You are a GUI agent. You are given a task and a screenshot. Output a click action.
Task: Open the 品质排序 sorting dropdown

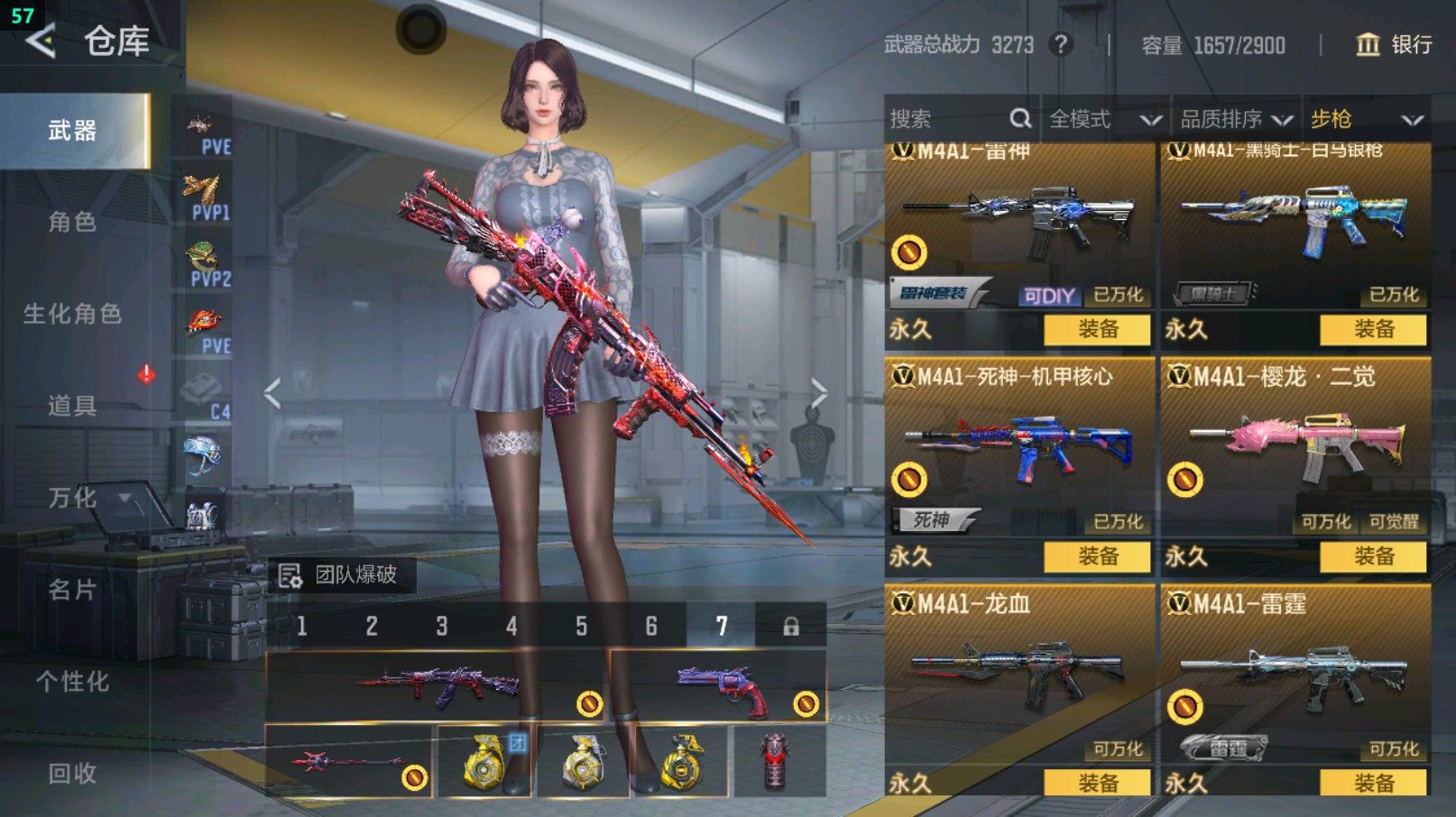tap(1236, 119)
